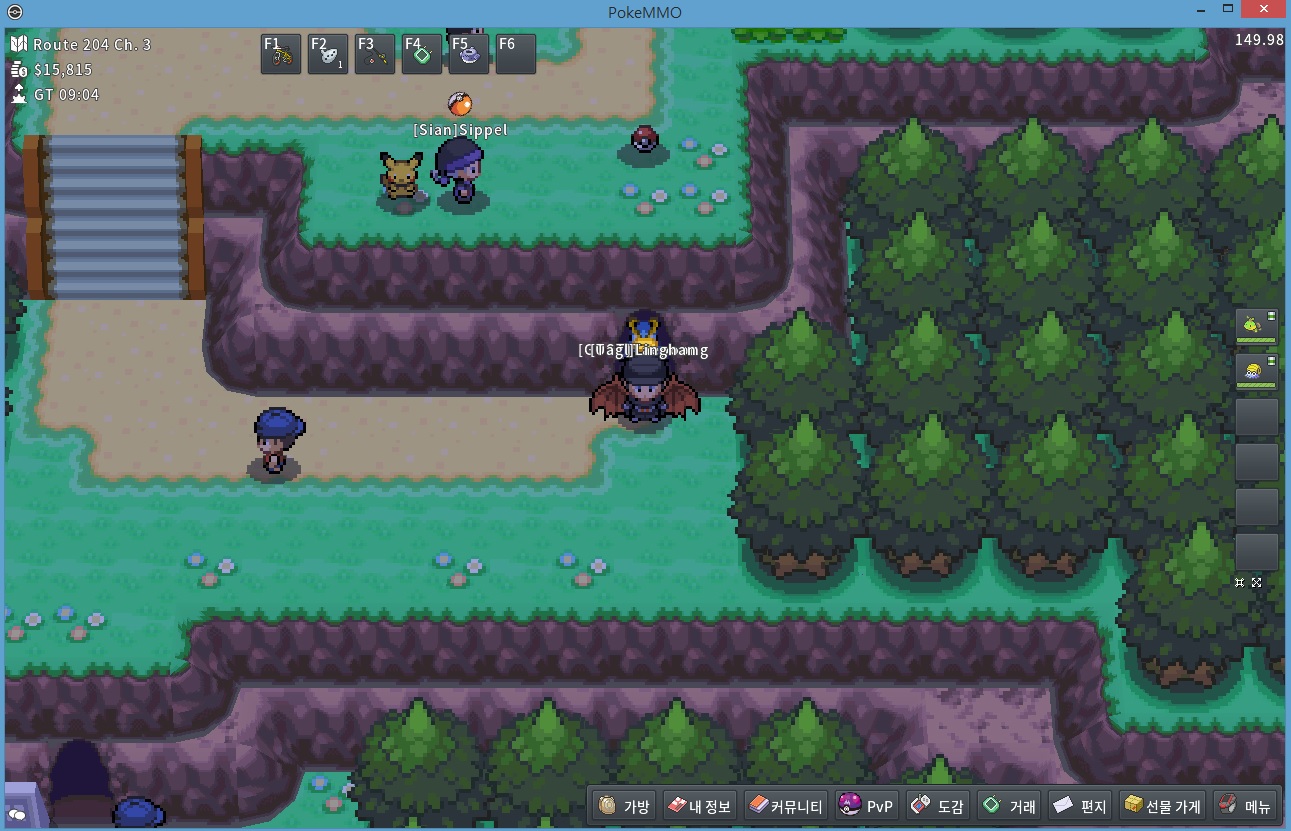The height and width of the screenshot is (831, 1291).
Task: Open the 내 정보 trainer info
Action: coord(699,806)
